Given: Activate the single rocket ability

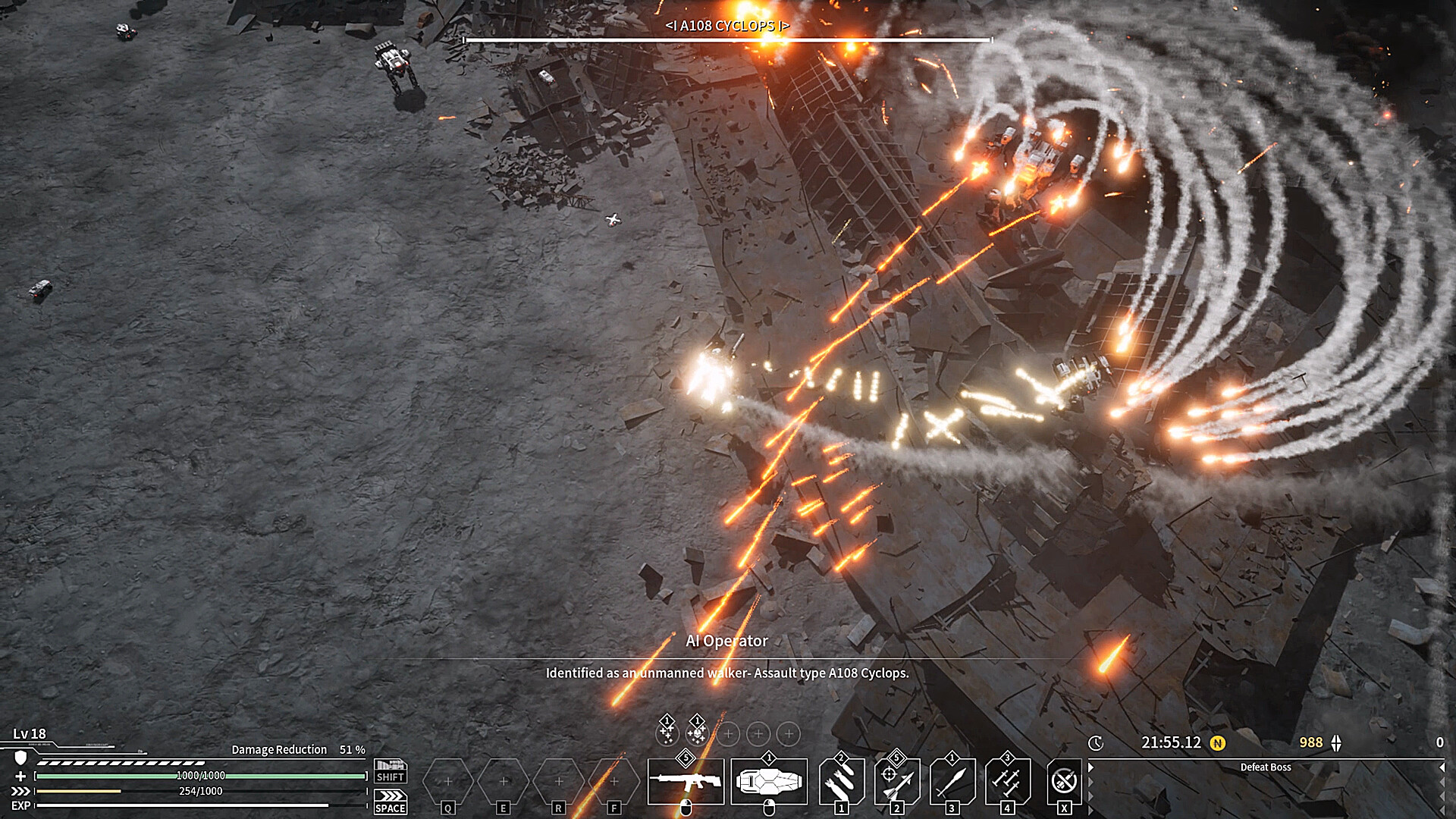Looking at the screenshot, I should coord(952,781).
